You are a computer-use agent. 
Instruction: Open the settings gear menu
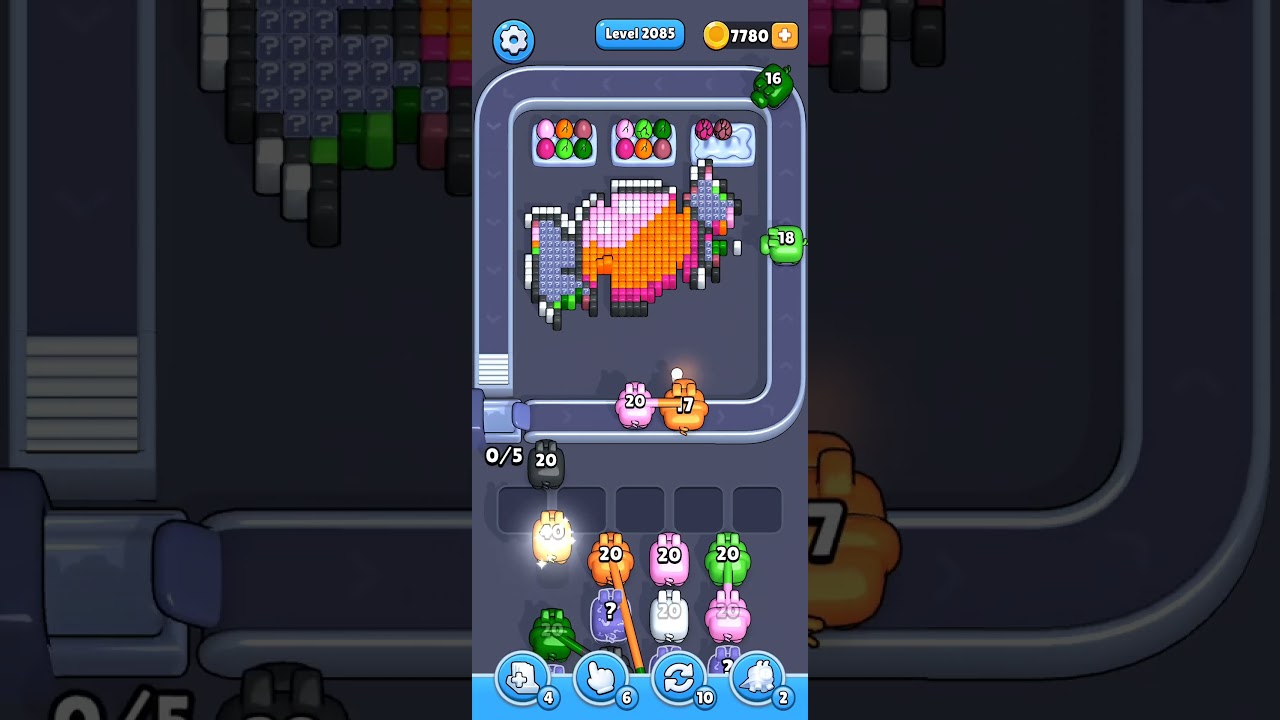coord(514,41)
